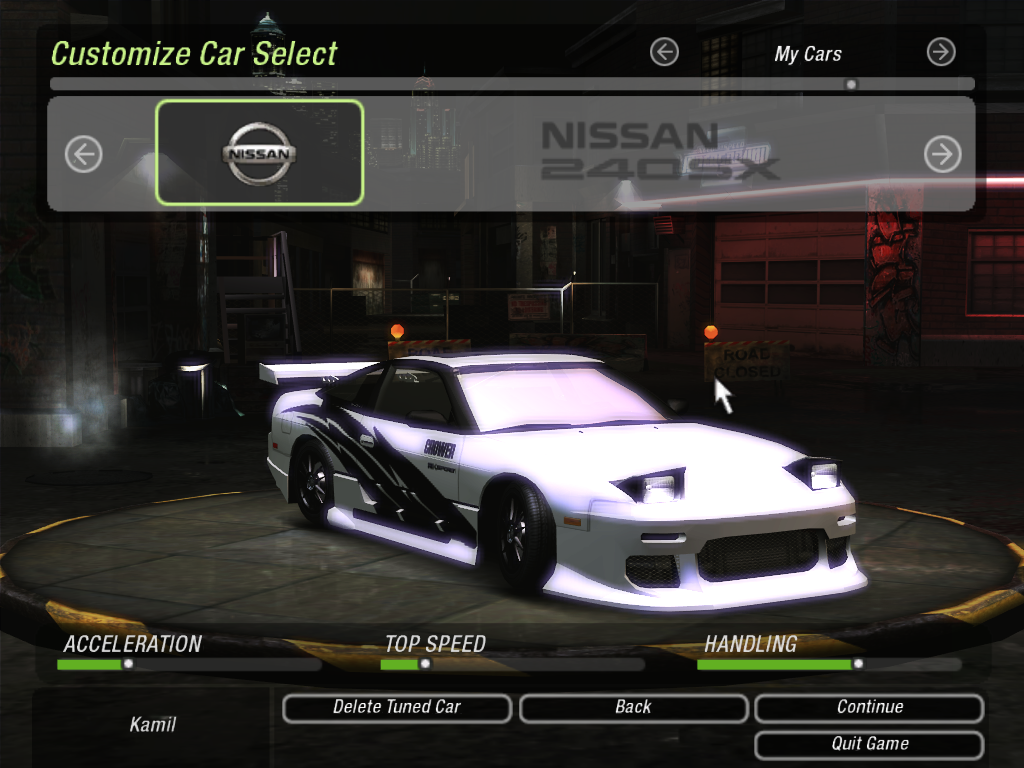The image size is (1024, 768).
Task: Continue with the selected Nissan
Action: pos(869,708)
